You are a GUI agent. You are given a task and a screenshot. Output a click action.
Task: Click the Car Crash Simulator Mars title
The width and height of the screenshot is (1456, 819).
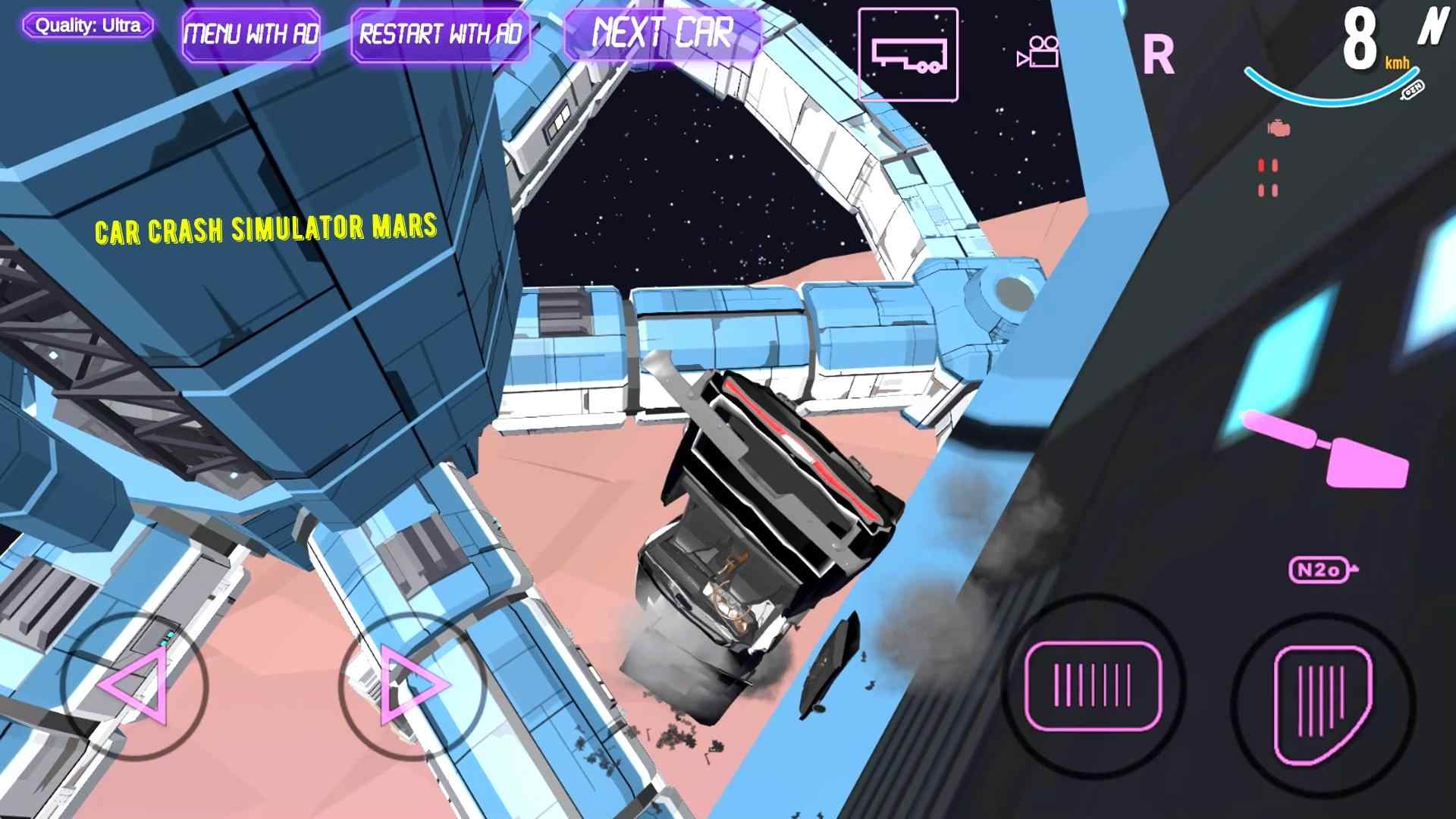point(265,229)
